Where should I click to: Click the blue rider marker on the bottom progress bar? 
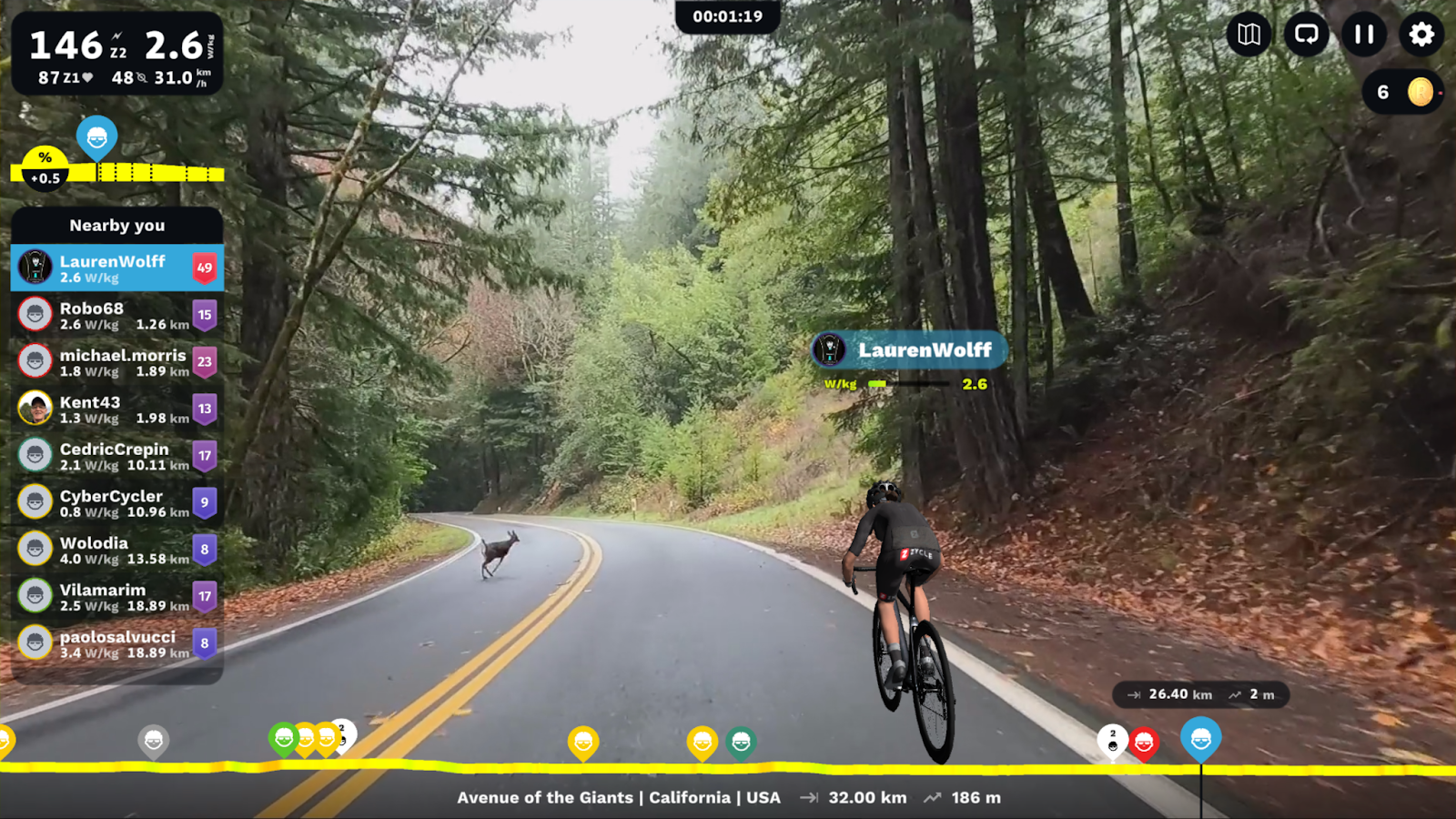(1203, 739)
